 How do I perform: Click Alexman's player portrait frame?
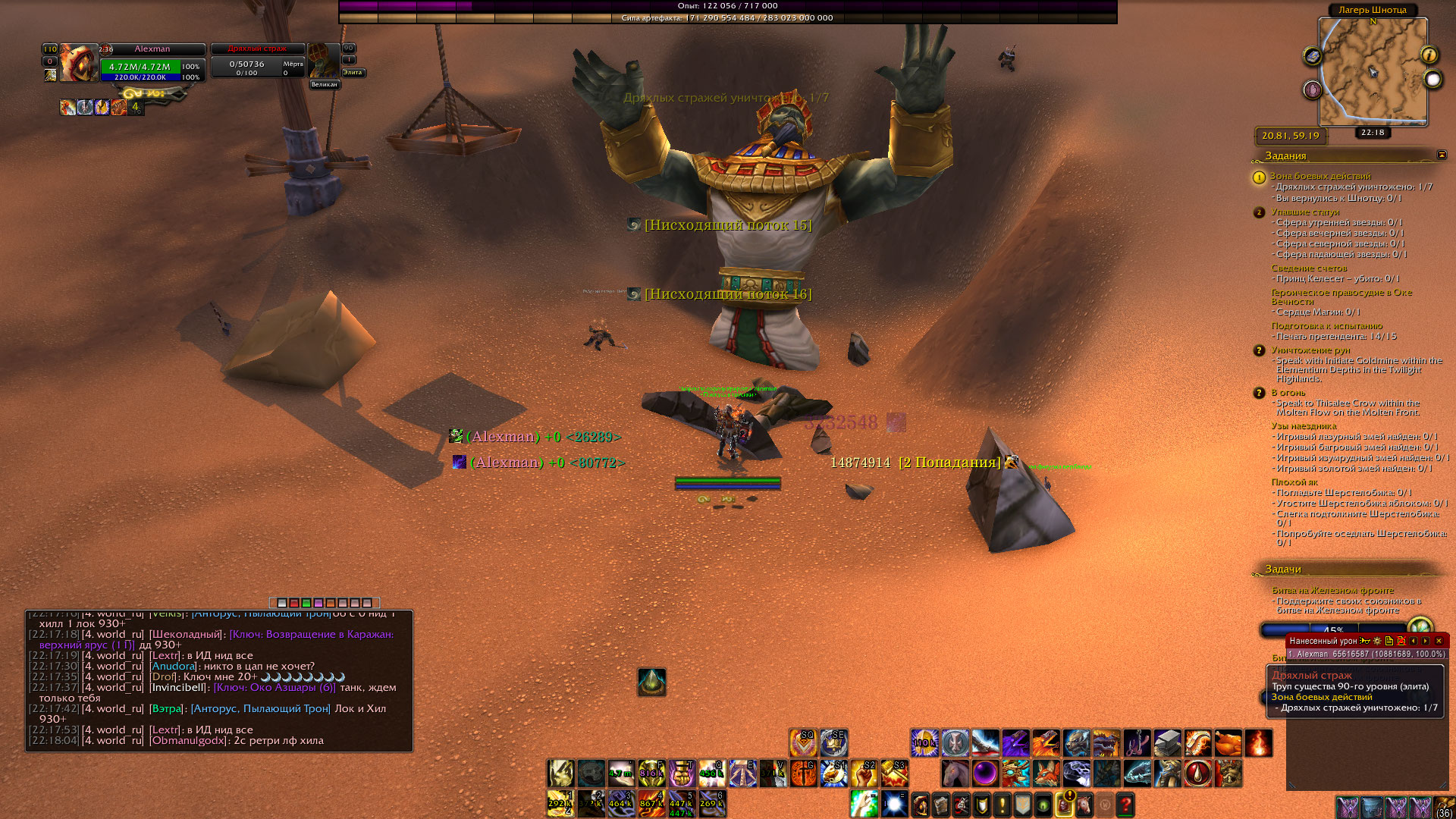[77, 62]
